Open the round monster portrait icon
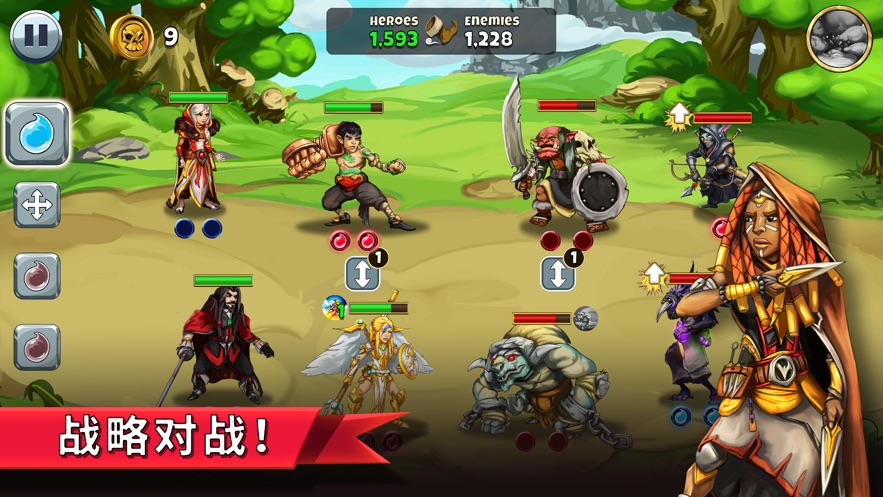Image resolution: width=883 pixels, height=497 pixels. pyautogui.click(x=839, y=38)
